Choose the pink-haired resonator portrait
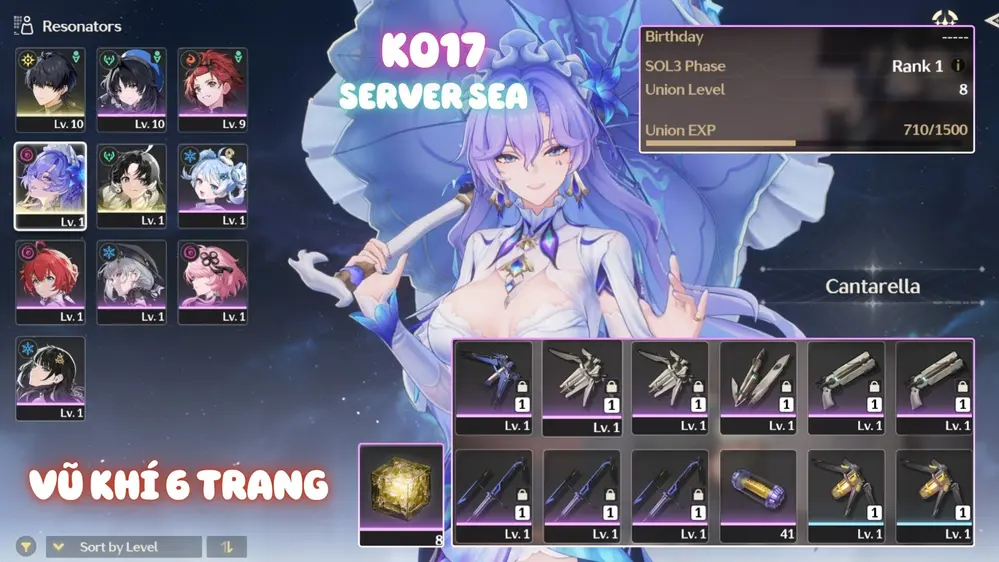This screenshot has height=562, width=999. point(212,282)
